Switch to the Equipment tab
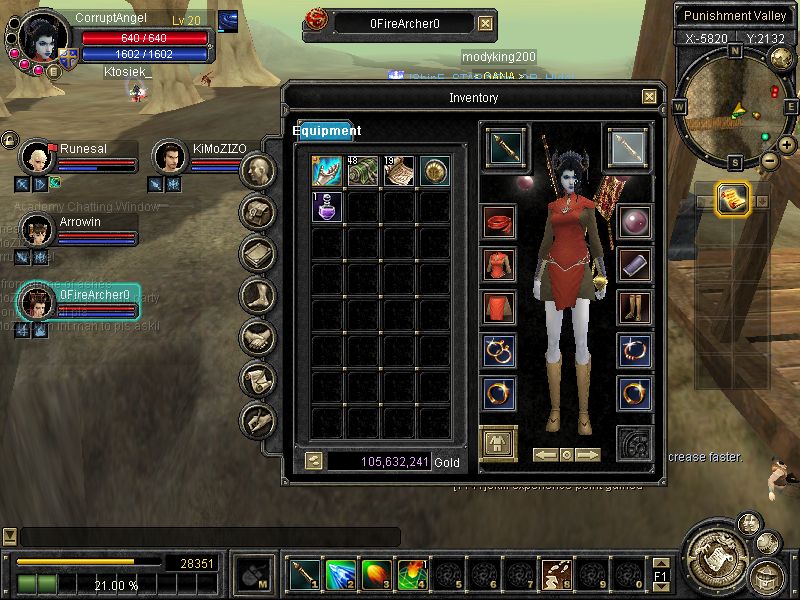 click(327, 131)
